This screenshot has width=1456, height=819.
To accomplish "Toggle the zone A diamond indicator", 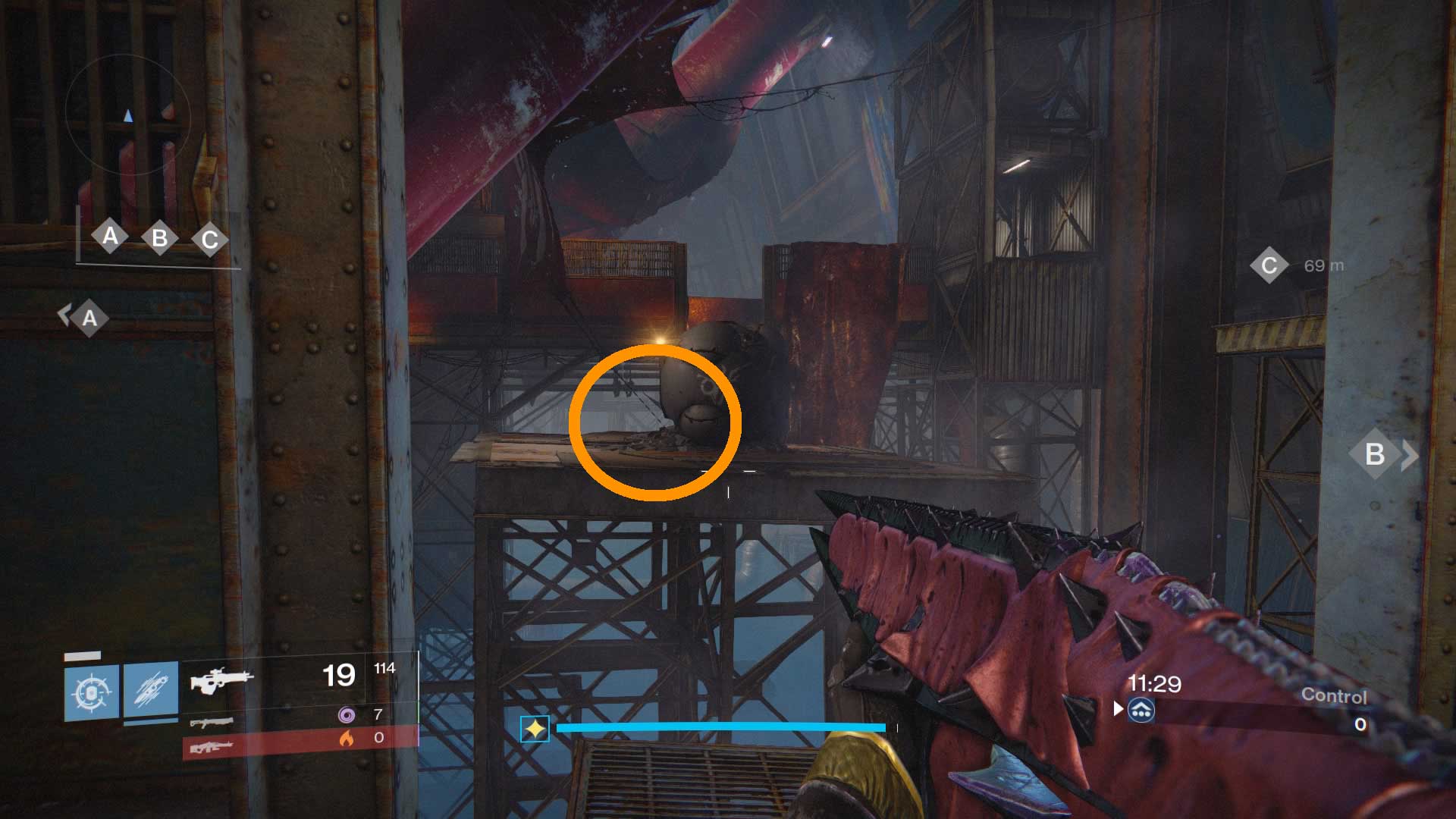I will 112,236.
